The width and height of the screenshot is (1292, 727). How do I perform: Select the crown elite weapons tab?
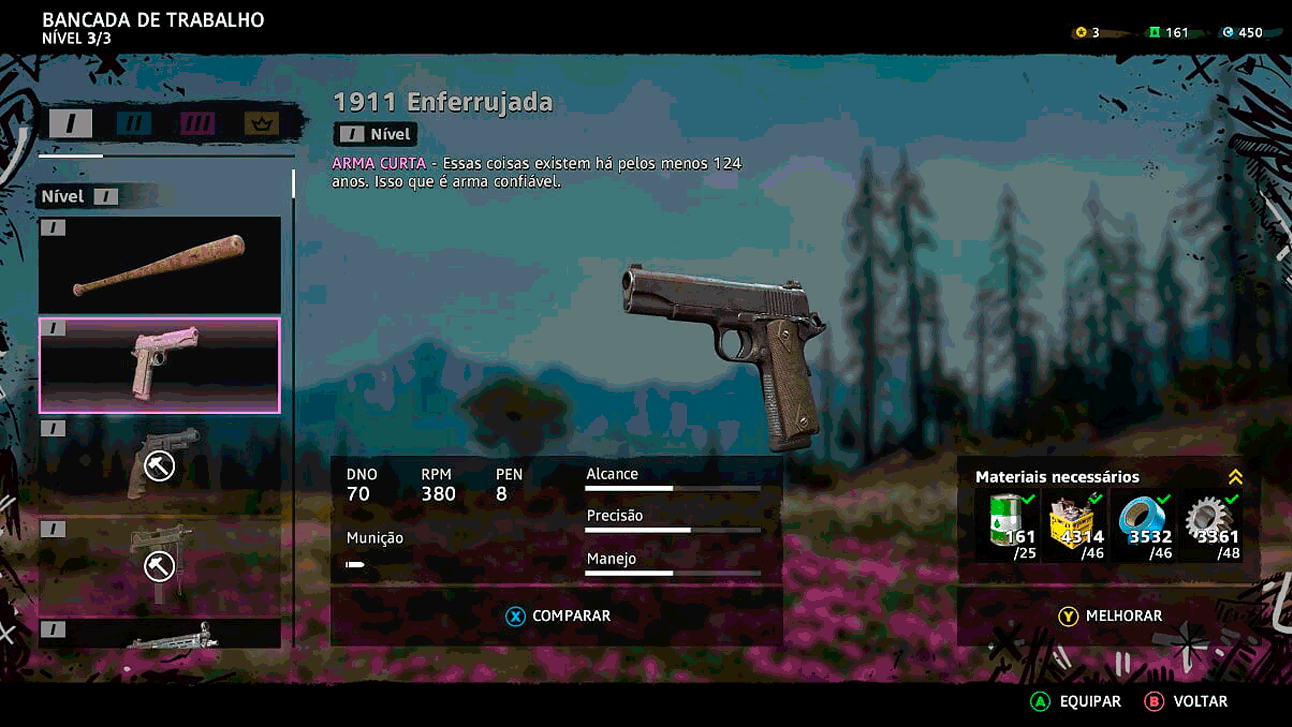(261, 124)
